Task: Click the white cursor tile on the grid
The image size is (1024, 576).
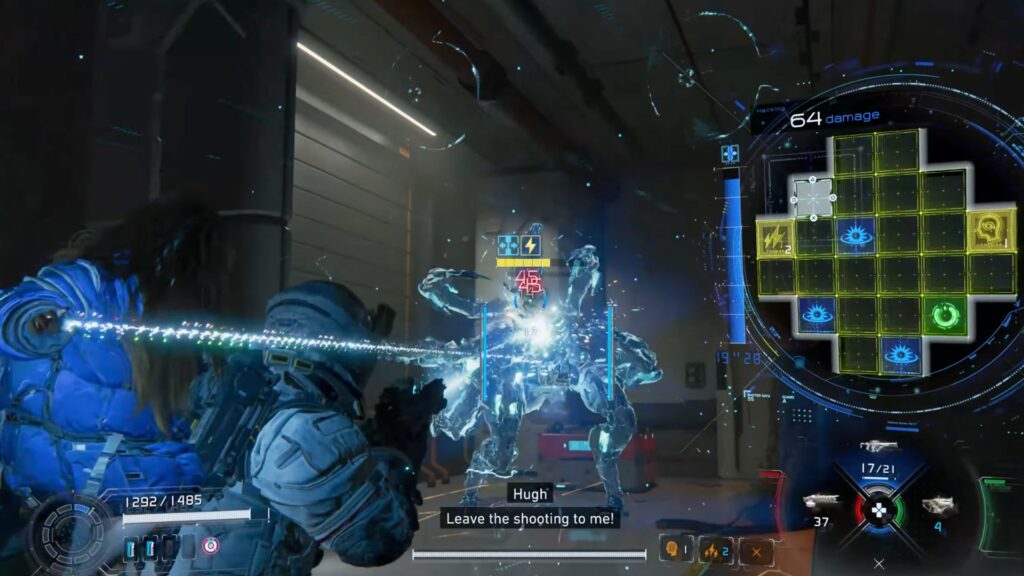Action: (814, 197)
